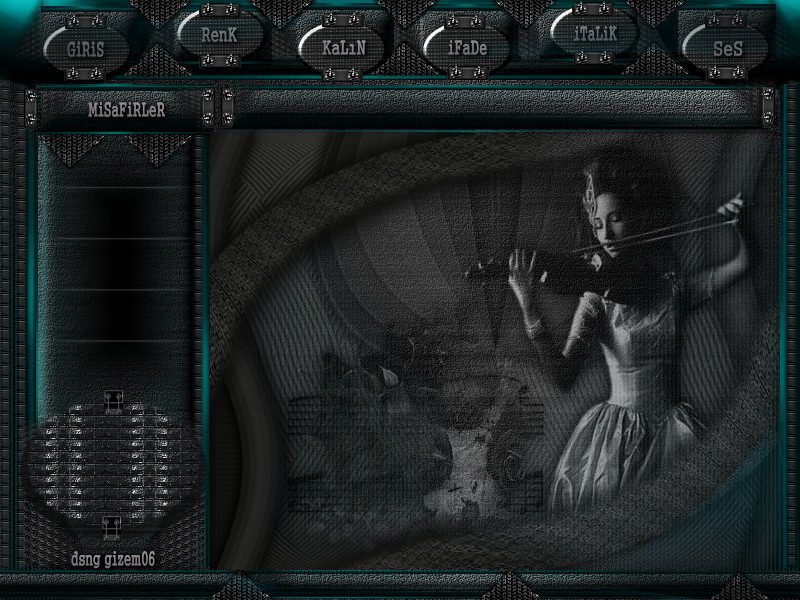The height and width of the screenshot is (600, 800).
Task: Open the MiSaFiRLeR guests panel header
Action: click(x=125, y=109)
